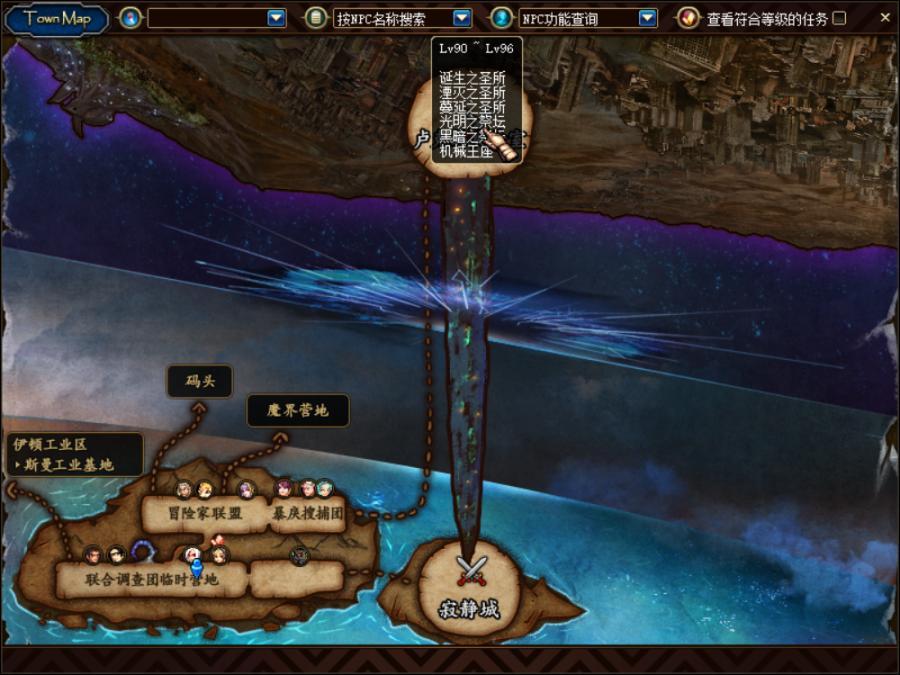Select the 联合调查团临时营地 map area

[150, 579]
